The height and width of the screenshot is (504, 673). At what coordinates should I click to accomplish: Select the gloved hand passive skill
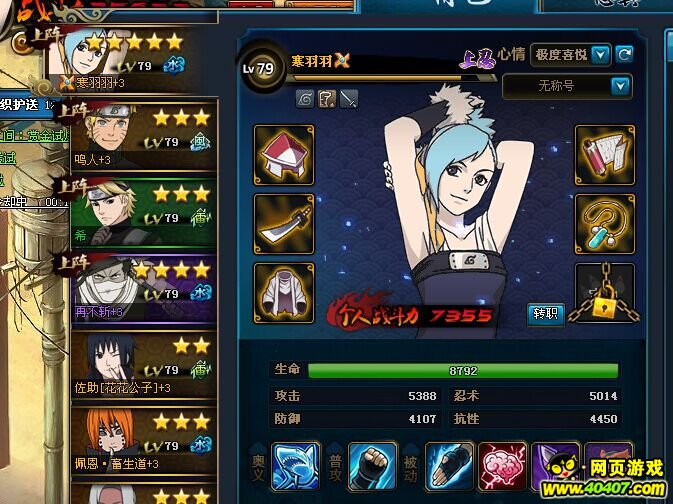pos(449,466)
